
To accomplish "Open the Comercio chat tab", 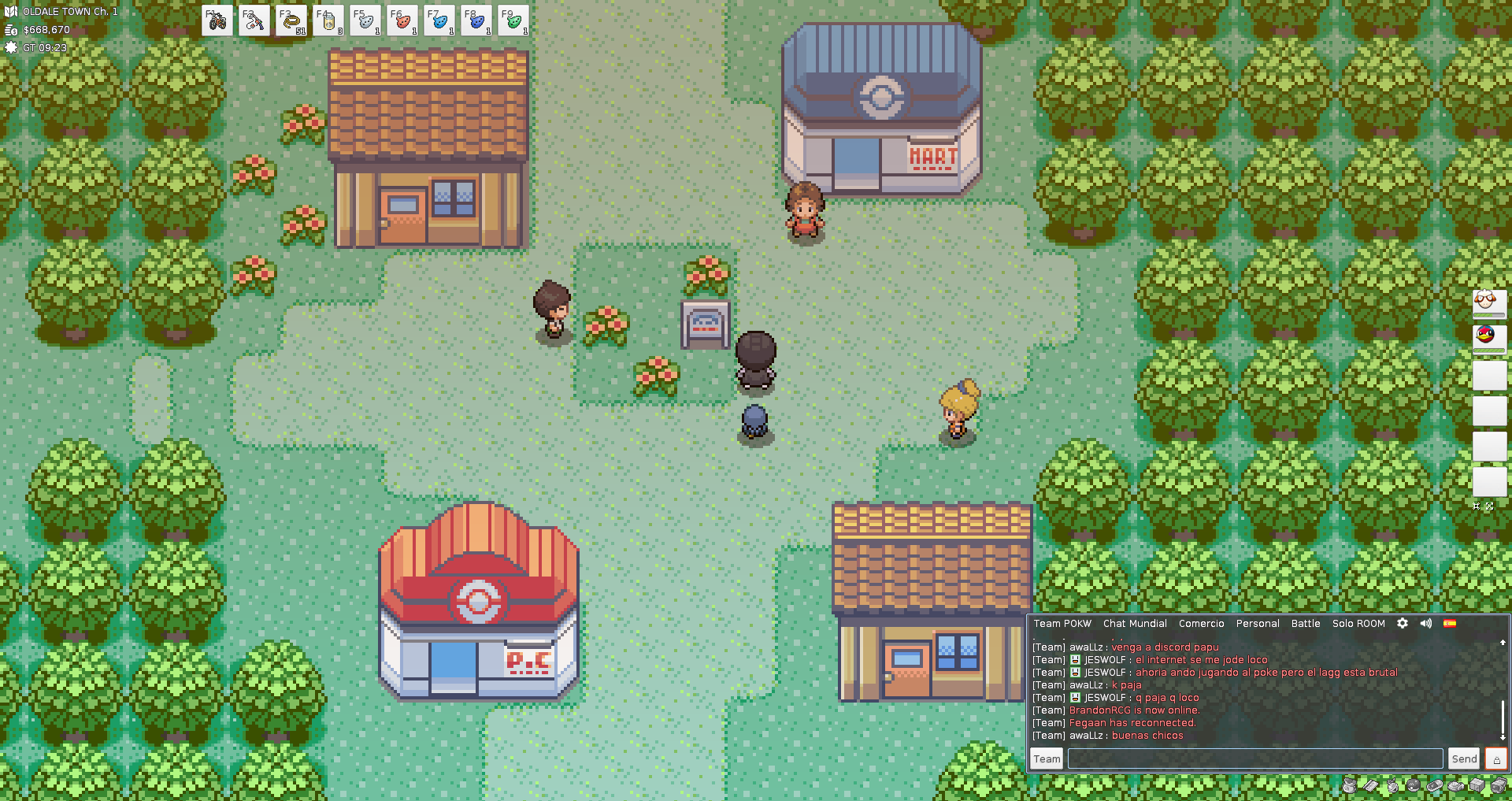I will click(1201, 624).
